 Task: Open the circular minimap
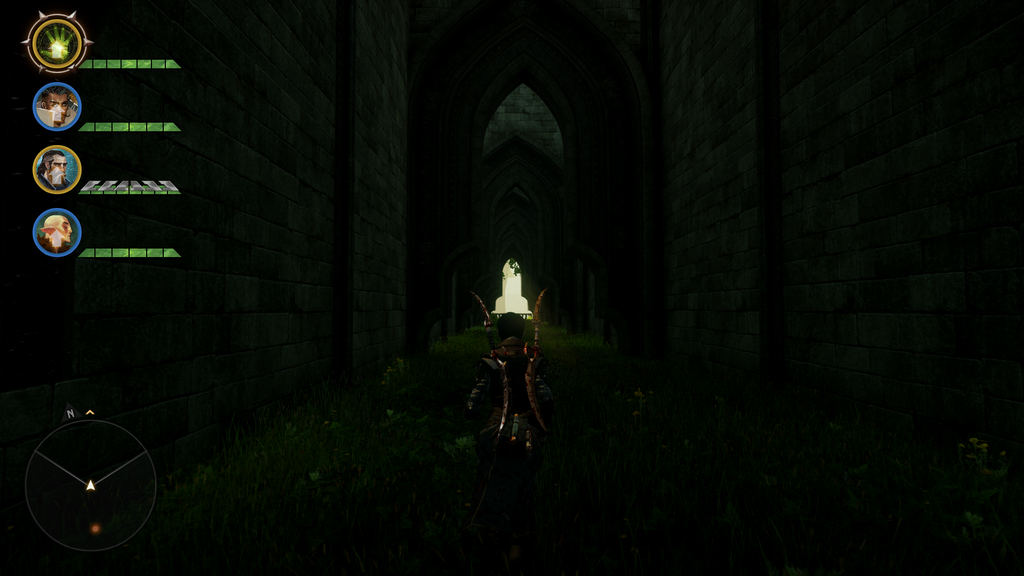pyautogui.click(x=90, y=485)
